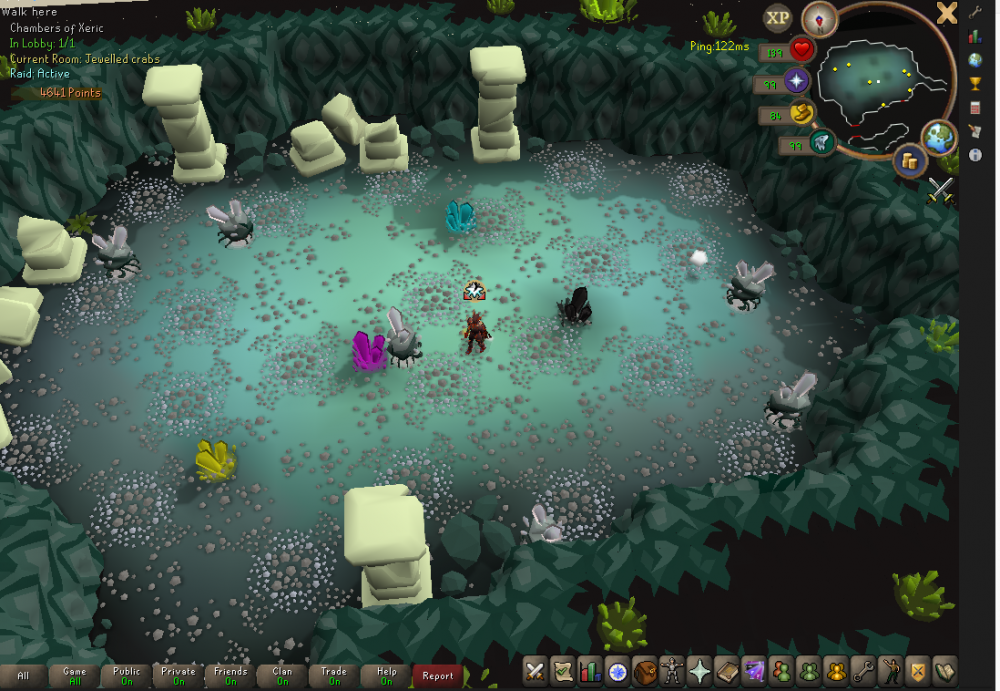Open the world map globe
Viewport: 1000px width, 691px height.
tap(940, 137)
